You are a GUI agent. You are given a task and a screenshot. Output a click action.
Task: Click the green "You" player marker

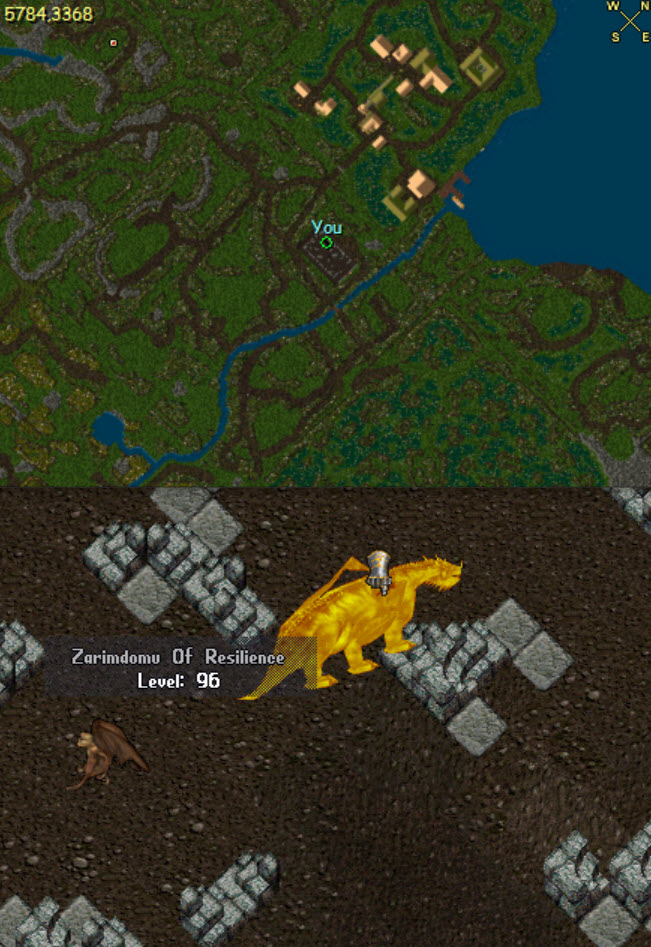tap(326, 242)
